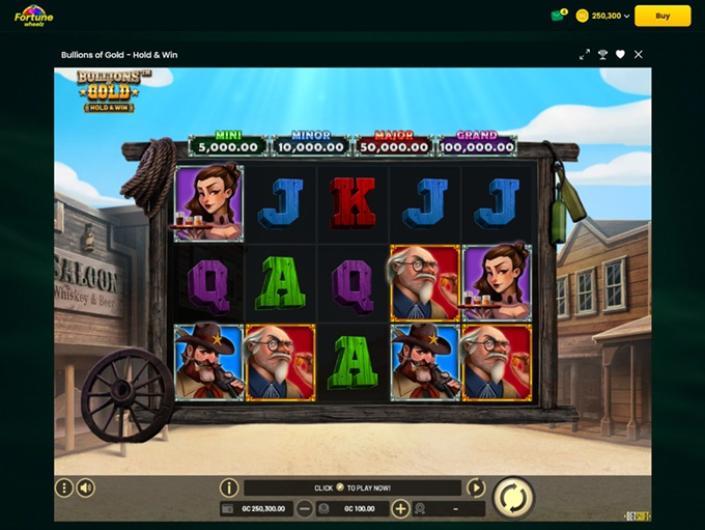The height and width of the screenshot is (530, 705).
Task: Open the trophy leaderboard icon
Action: tap(603, 54)
